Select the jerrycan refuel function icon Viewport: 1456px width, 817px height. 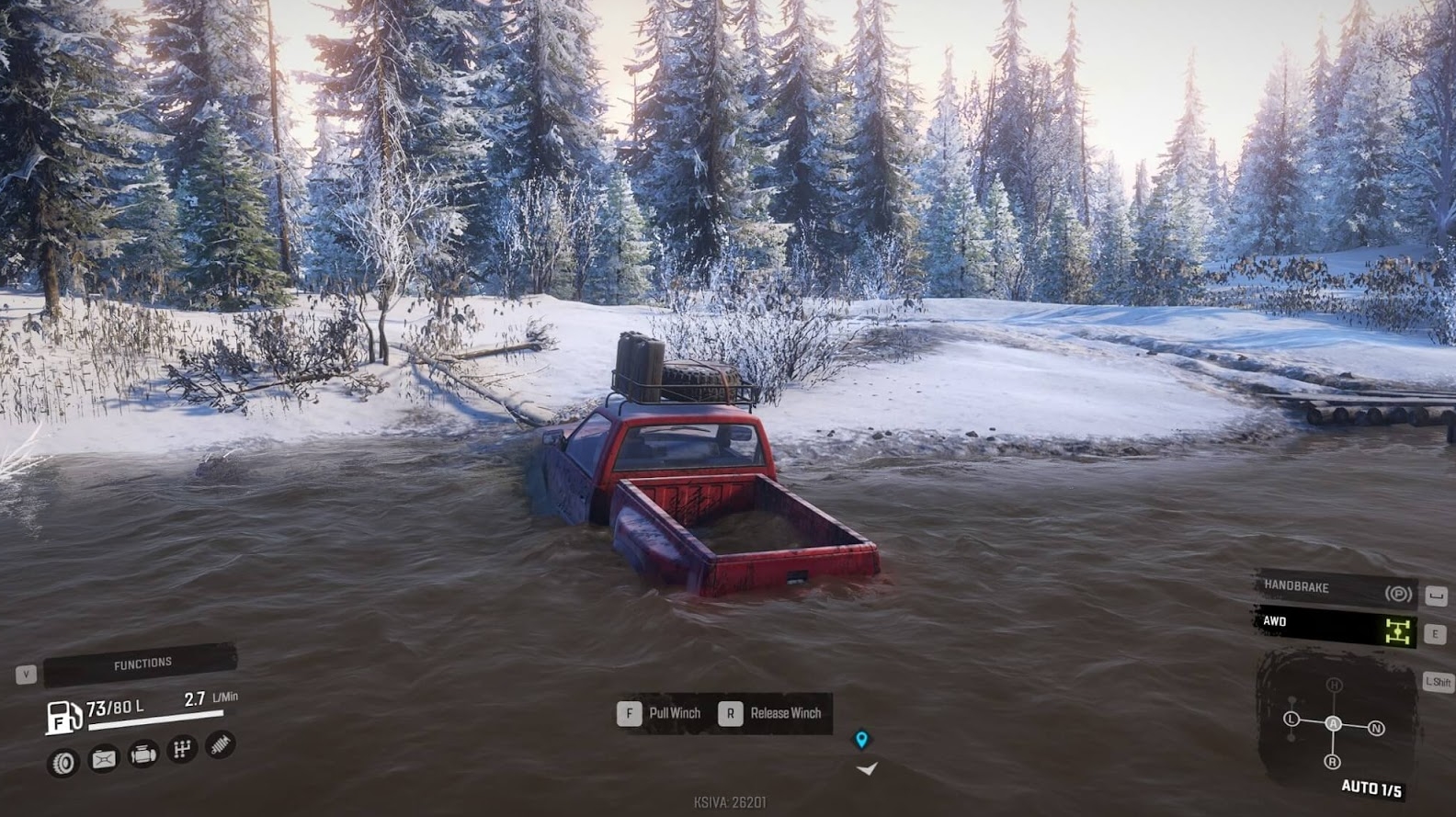103,757
